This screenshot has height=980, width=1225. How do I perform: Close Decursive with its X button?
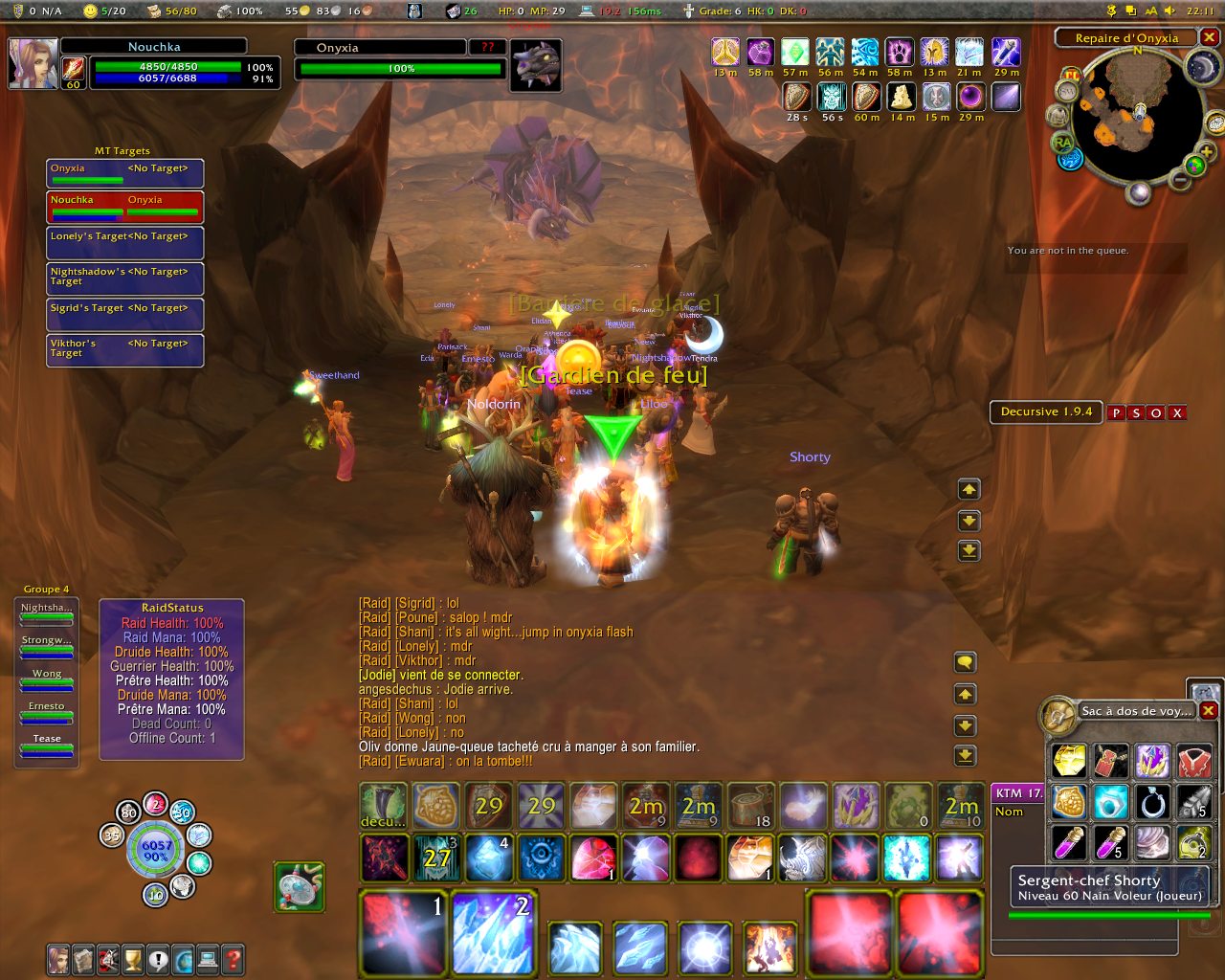pyautogui.click(x=1177, y=412)
